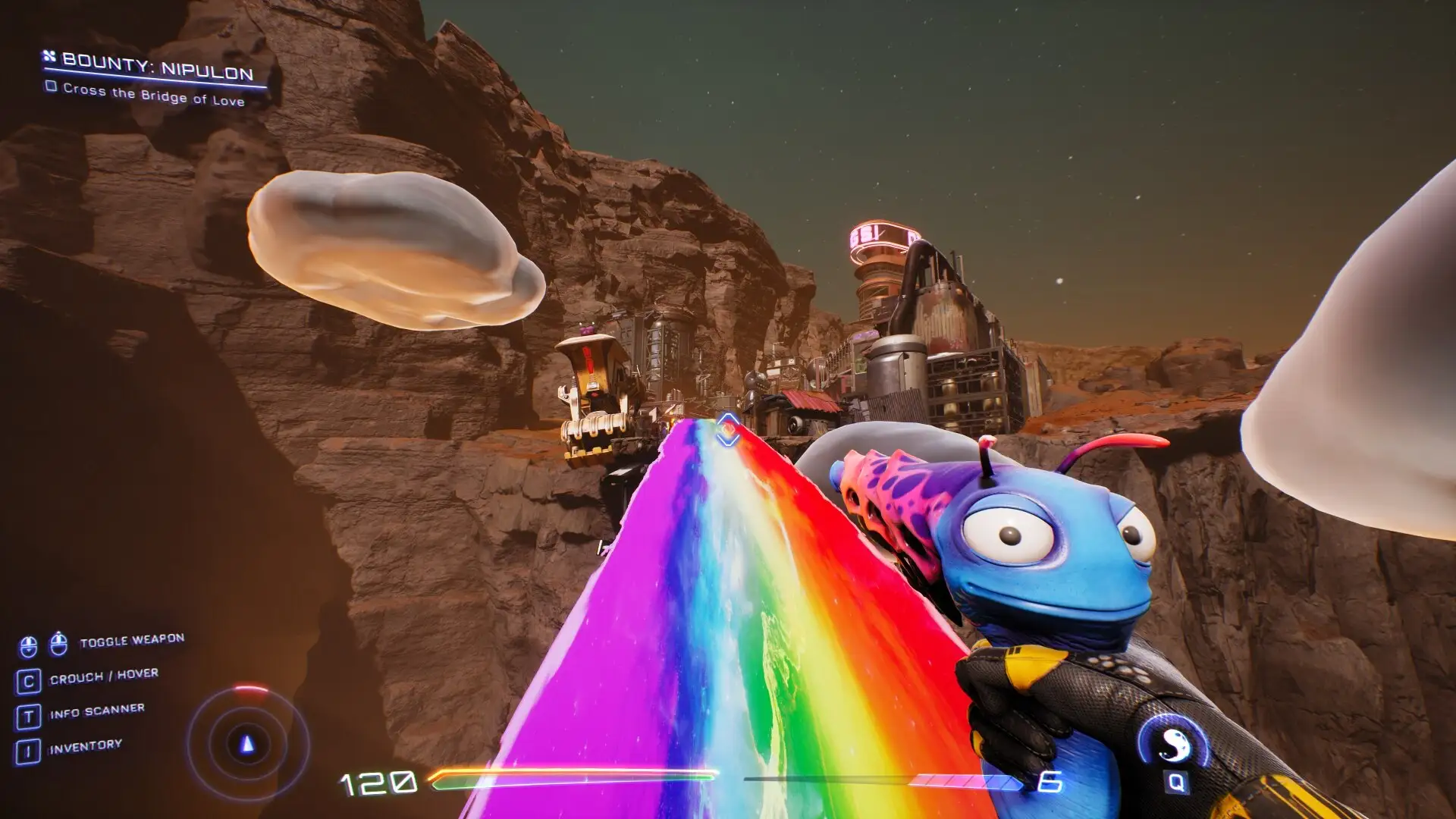
Task: Select the Bounty: Nipulon quest tracker
Action: (157, 68)
